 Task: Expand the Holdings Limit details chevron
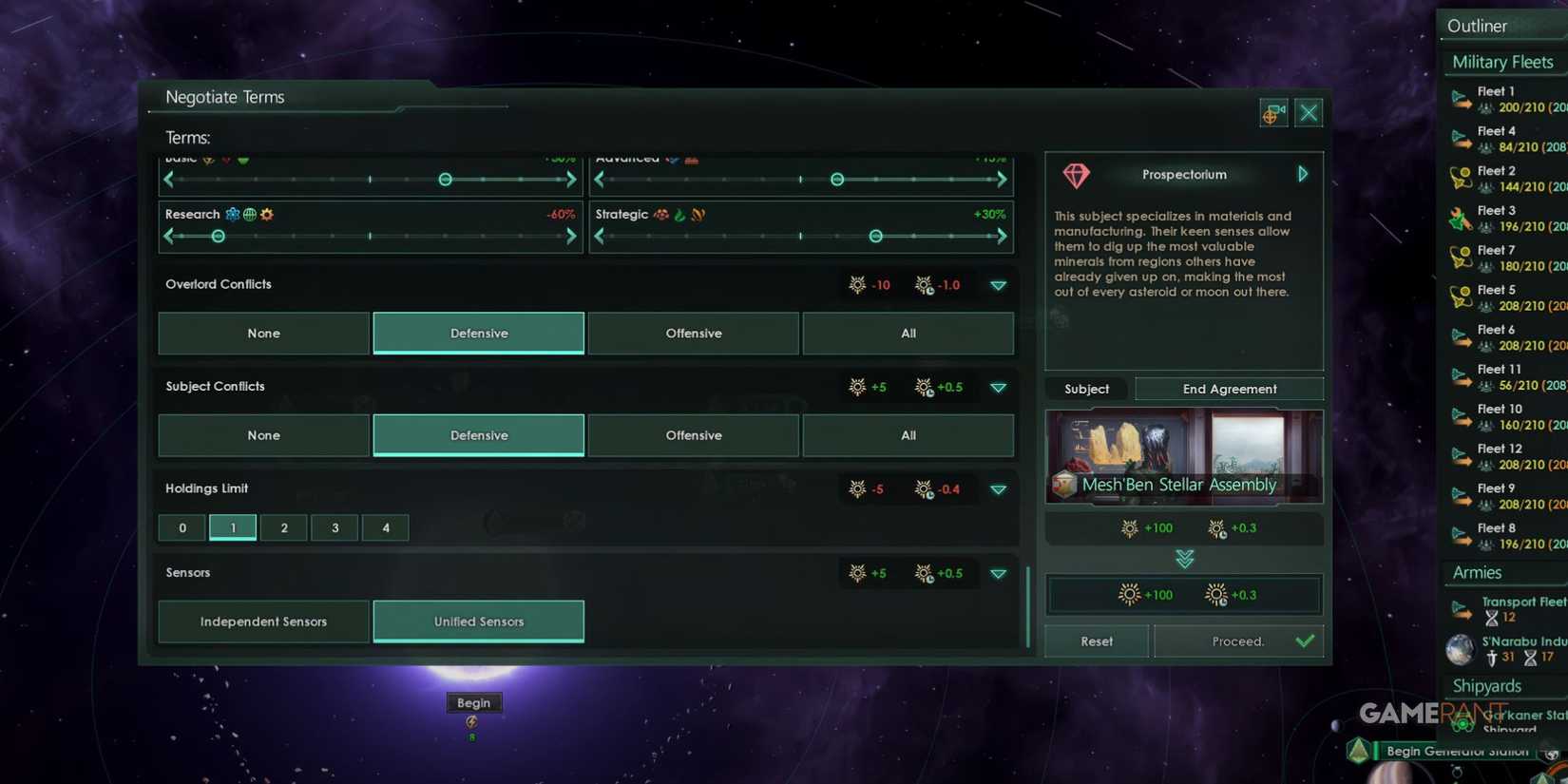coord(999,489)
